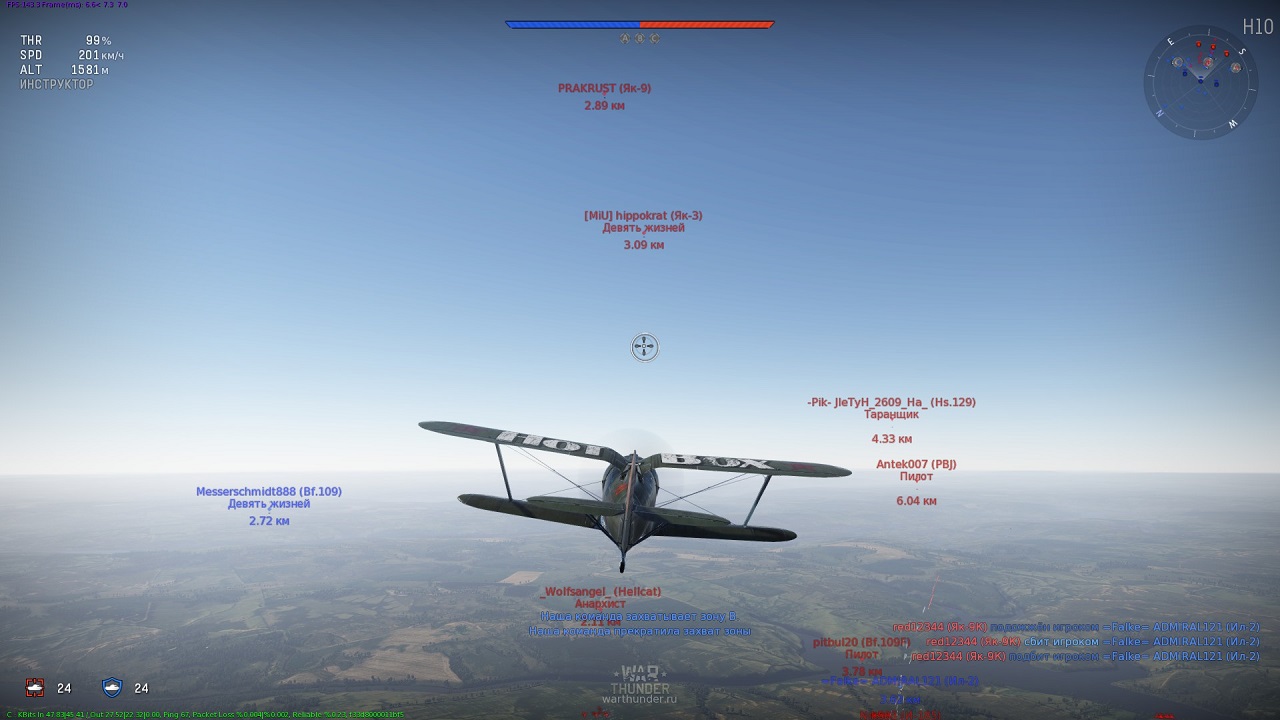
Task: Select capture zone B indicator
Action: 640,39
